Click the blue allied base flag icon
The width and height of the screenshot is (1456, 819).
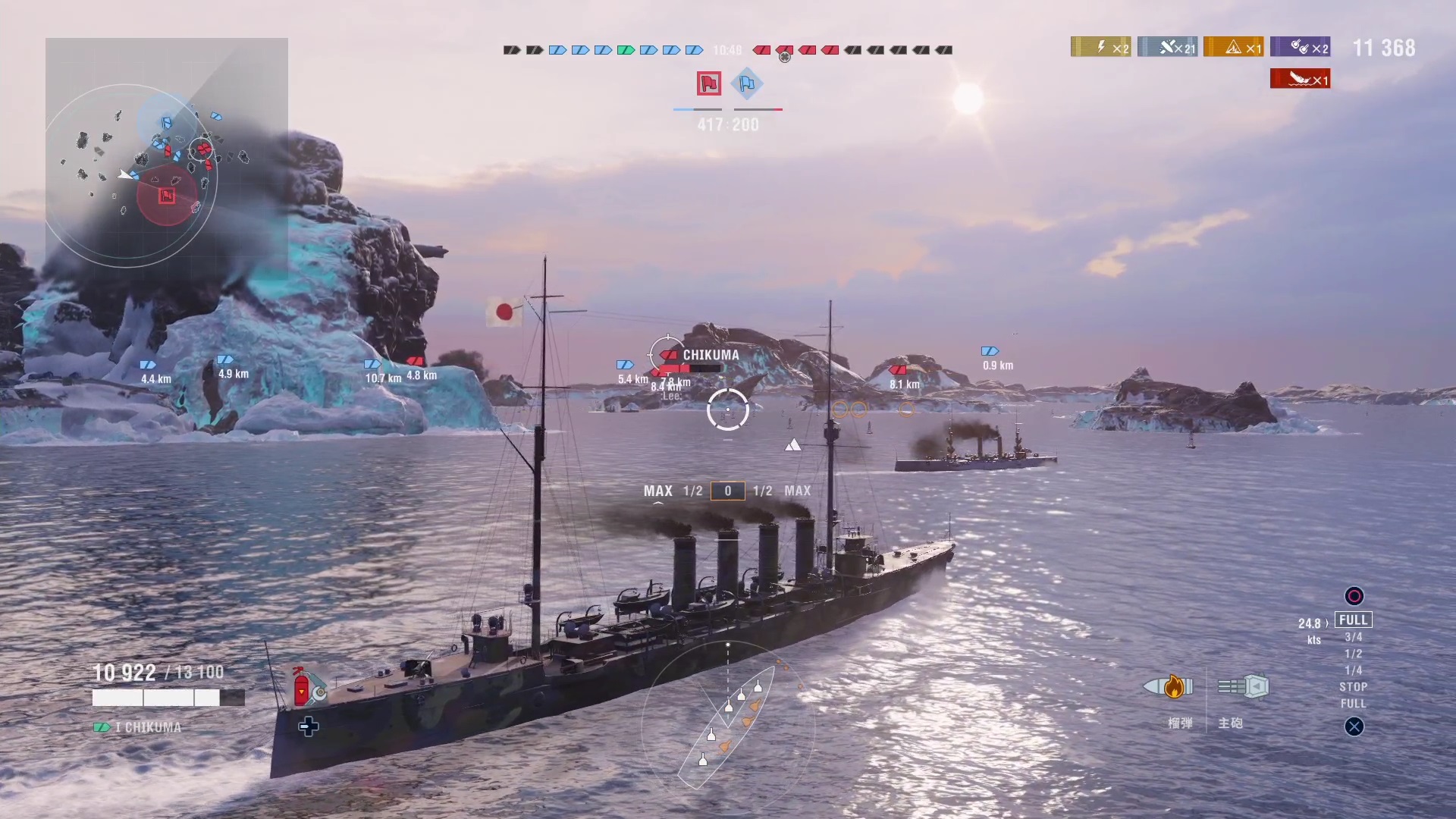747,83
